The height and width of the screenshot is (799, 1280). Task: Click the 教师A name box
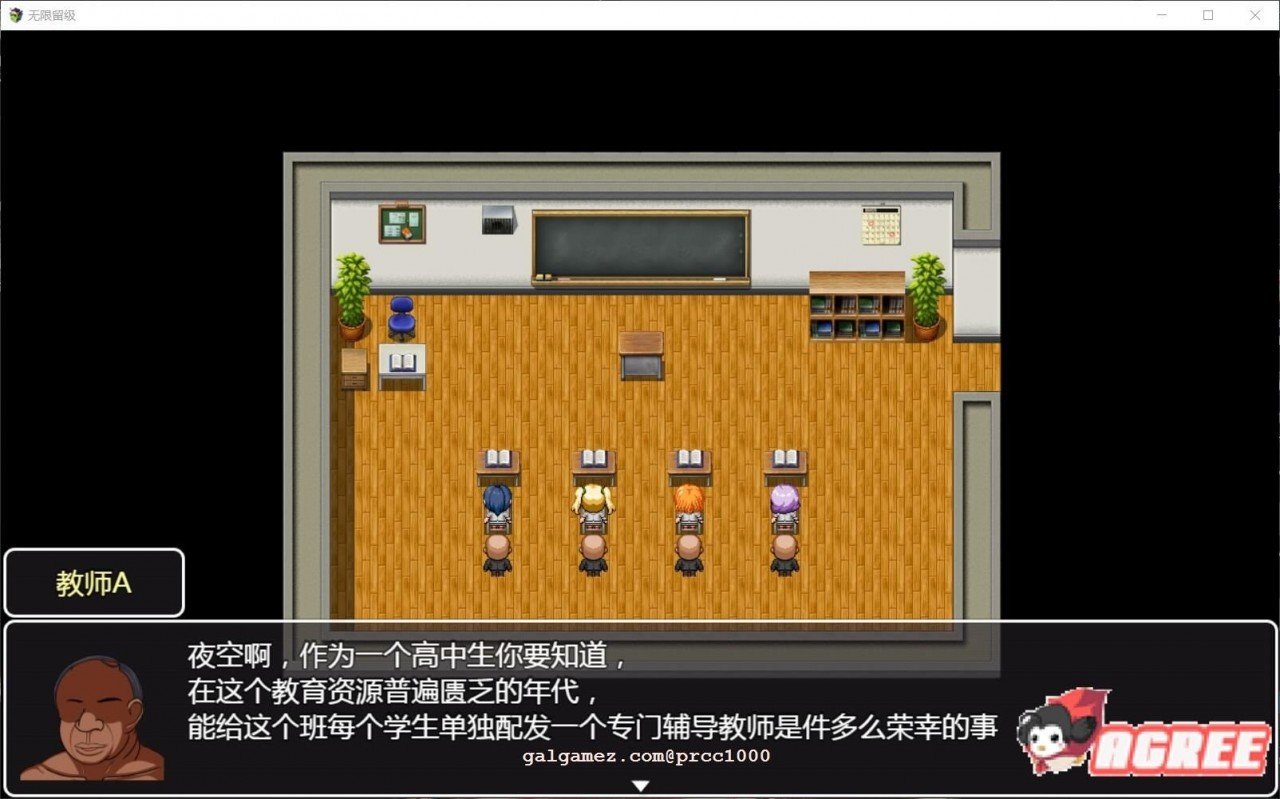(94, 581)
